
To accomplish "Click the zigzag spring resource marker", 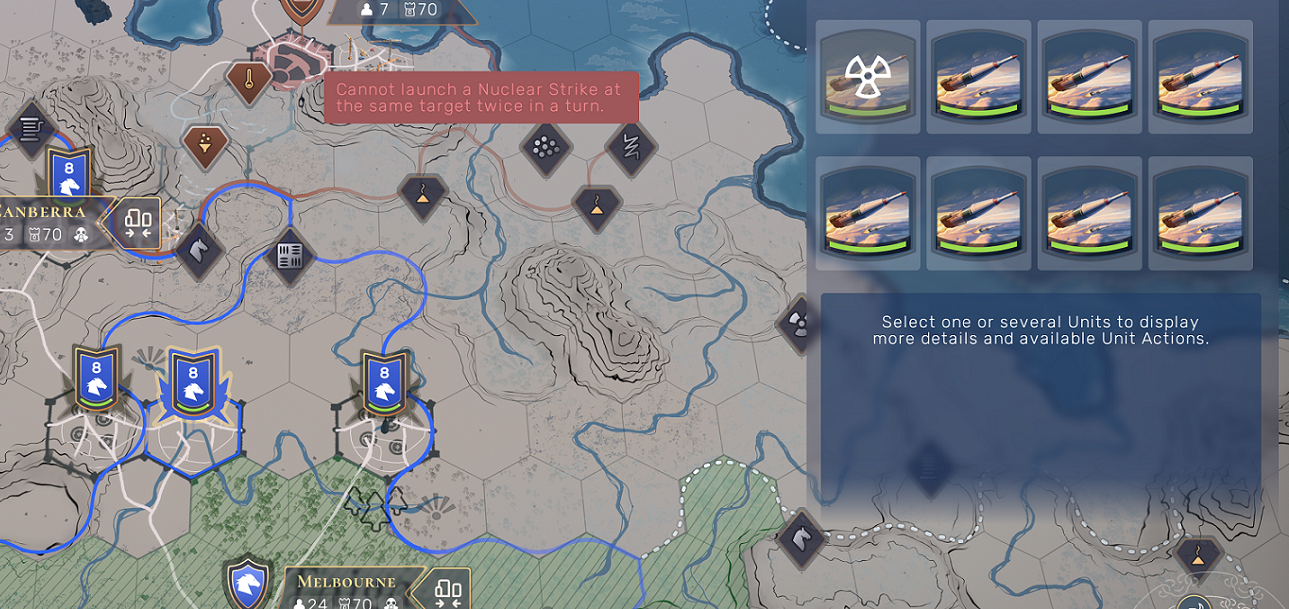I will coord(631,146).
